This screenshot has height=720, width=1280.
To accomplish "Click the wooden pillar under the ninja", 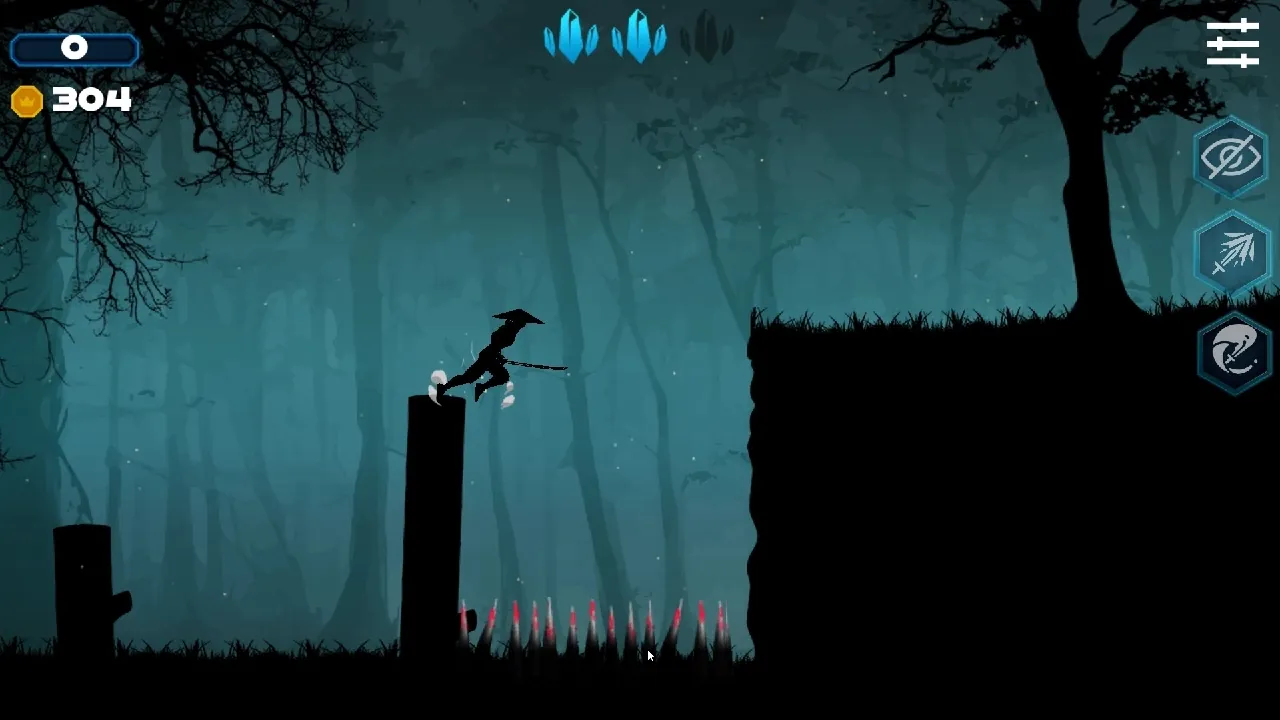I will 435,520.
